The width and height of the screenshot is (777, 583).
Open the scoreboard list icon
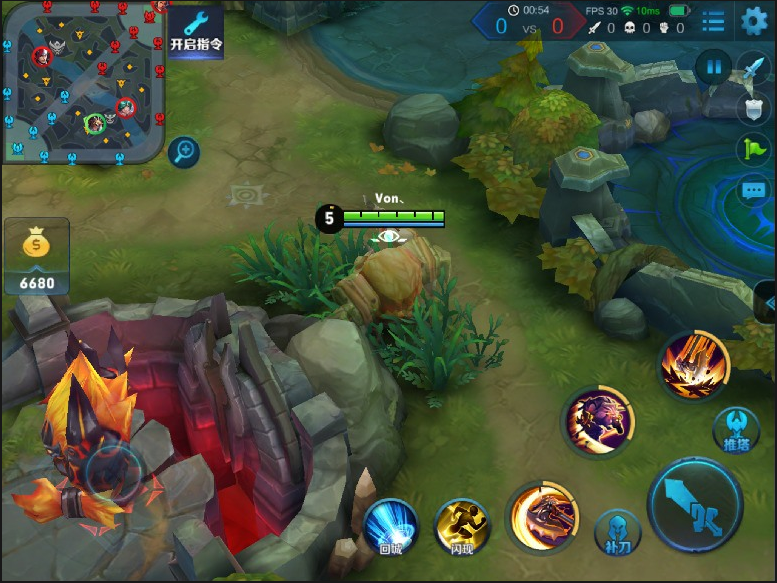coord(713,21)
